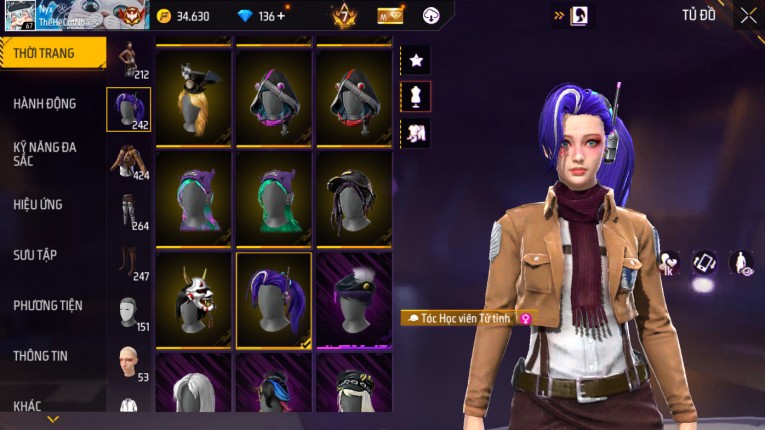Switch to the PHƯƠNG TIỆN tab

[48, 305]
